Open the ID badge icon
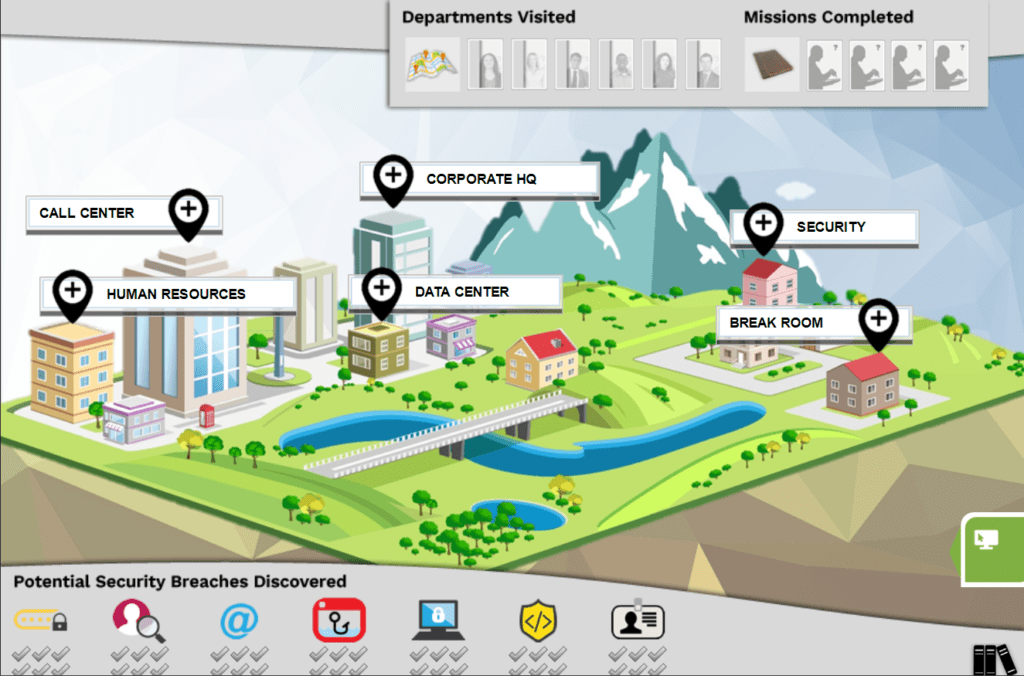 pos(638,621)
